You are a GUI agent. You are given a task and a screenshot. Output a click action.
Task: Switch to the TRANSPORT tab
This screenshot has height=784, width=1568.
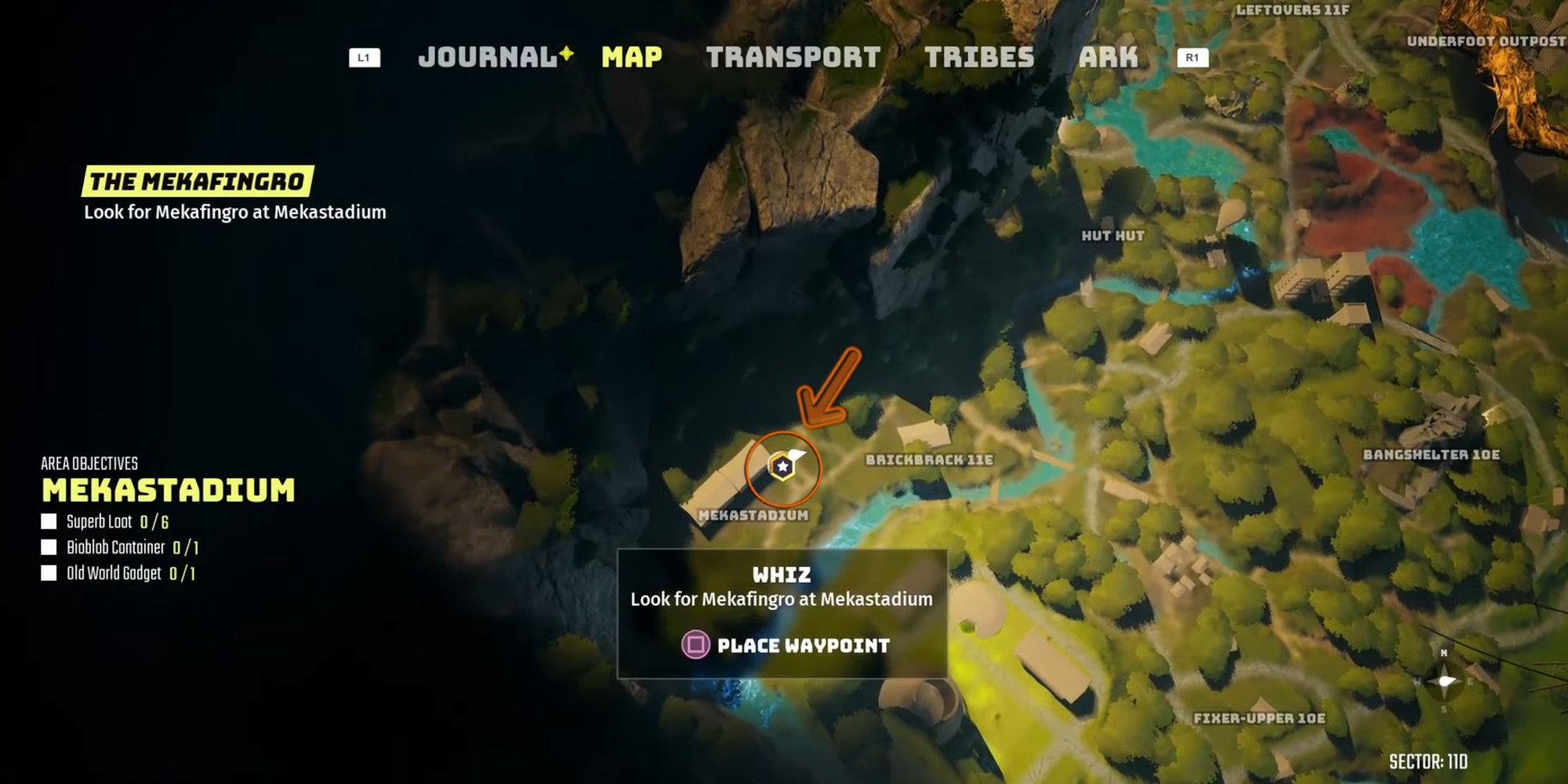pos(792,56)
